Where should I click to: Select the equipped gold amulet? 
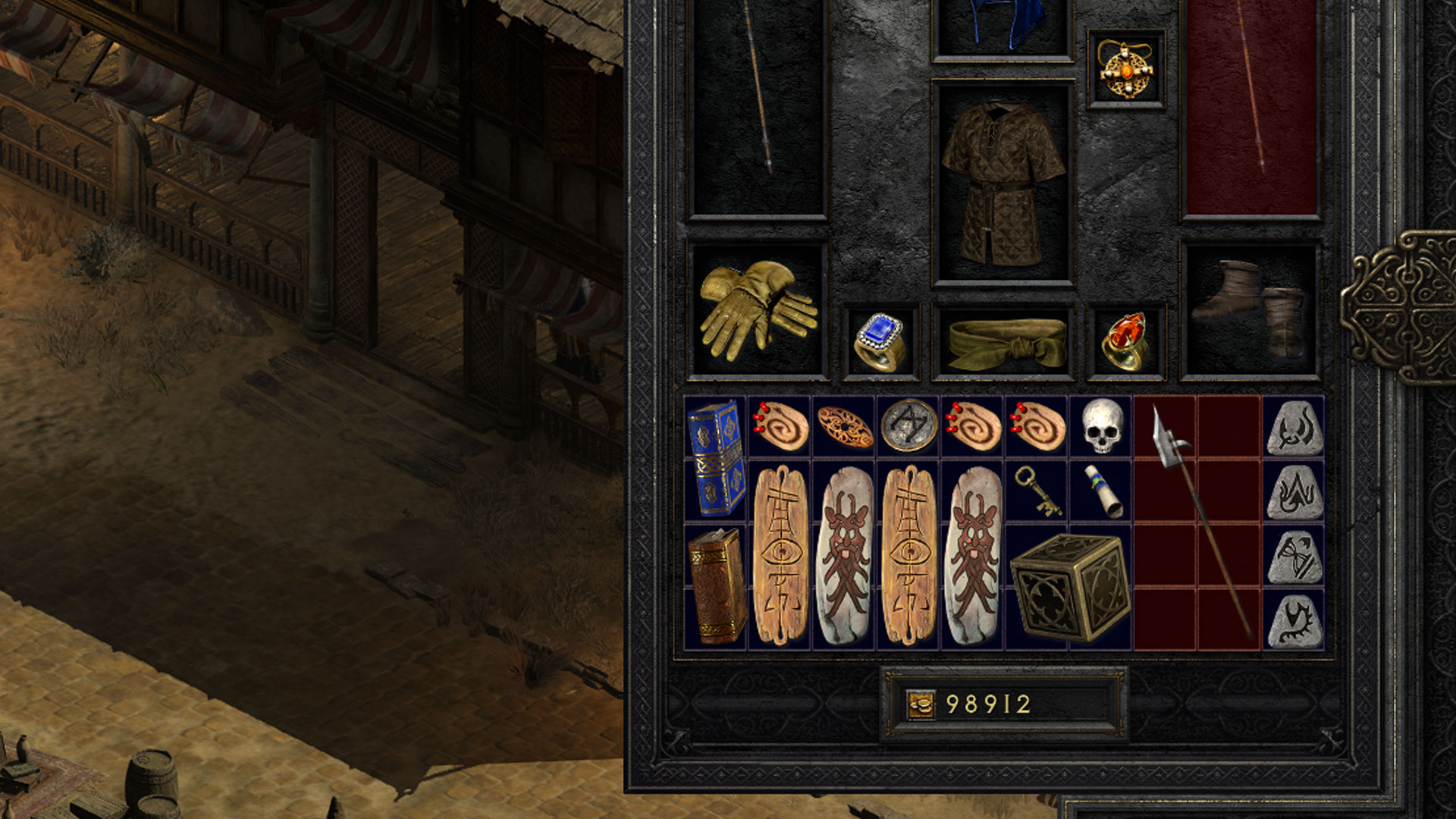(1125, 70)
